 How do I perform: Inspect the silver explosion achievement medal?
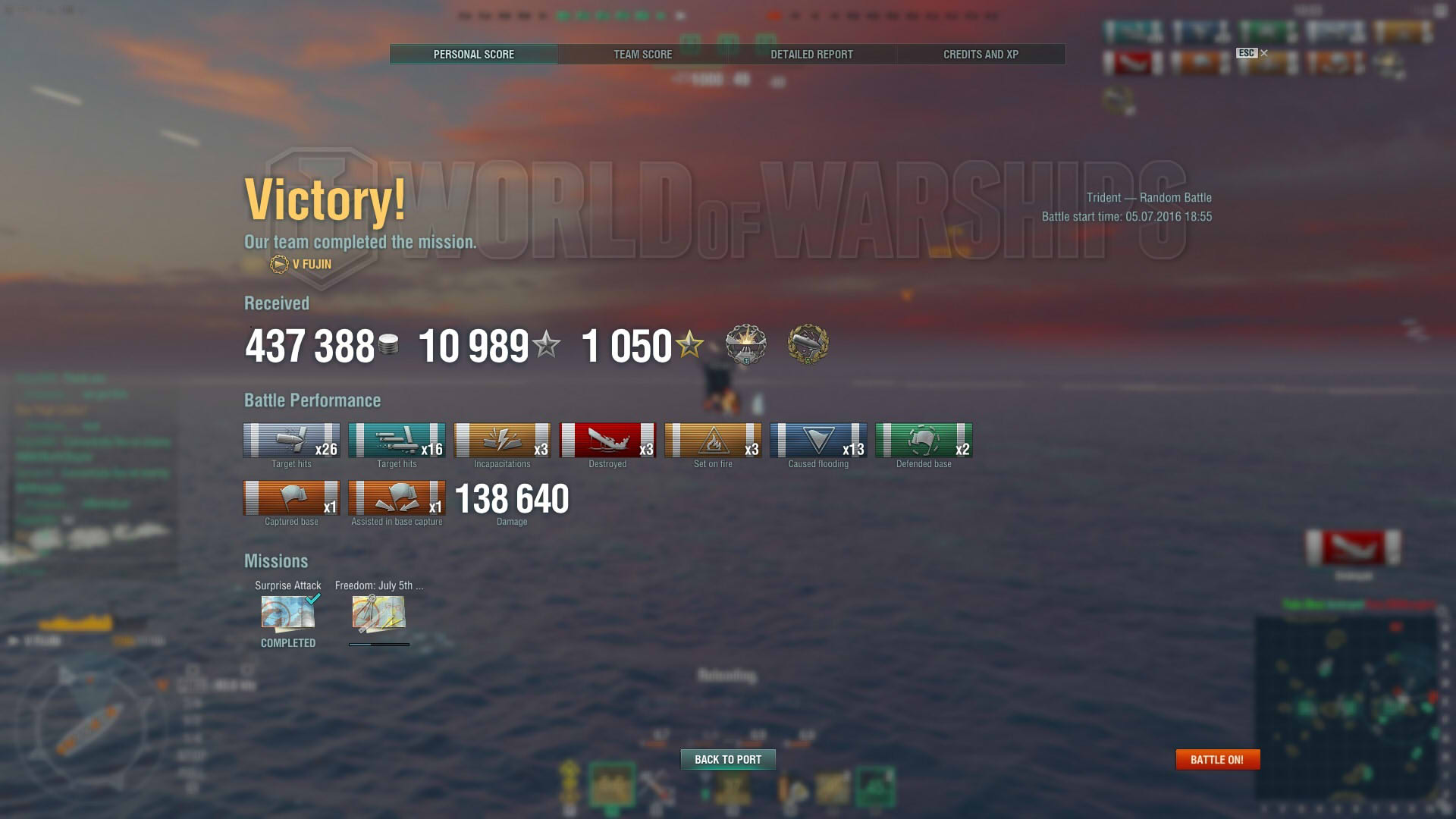point(745,344)
